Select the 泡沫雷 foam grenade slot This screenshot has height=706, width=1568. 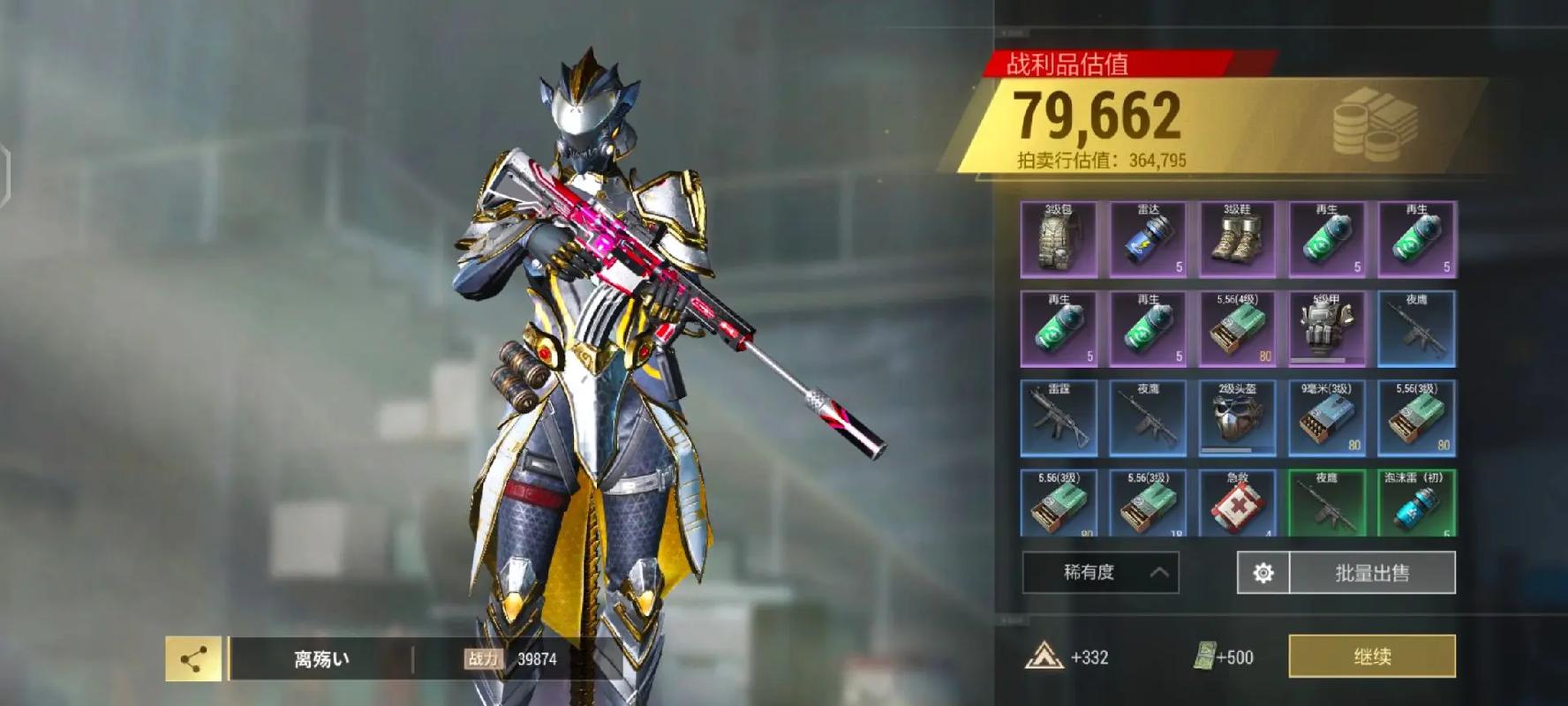(1416, 503)
